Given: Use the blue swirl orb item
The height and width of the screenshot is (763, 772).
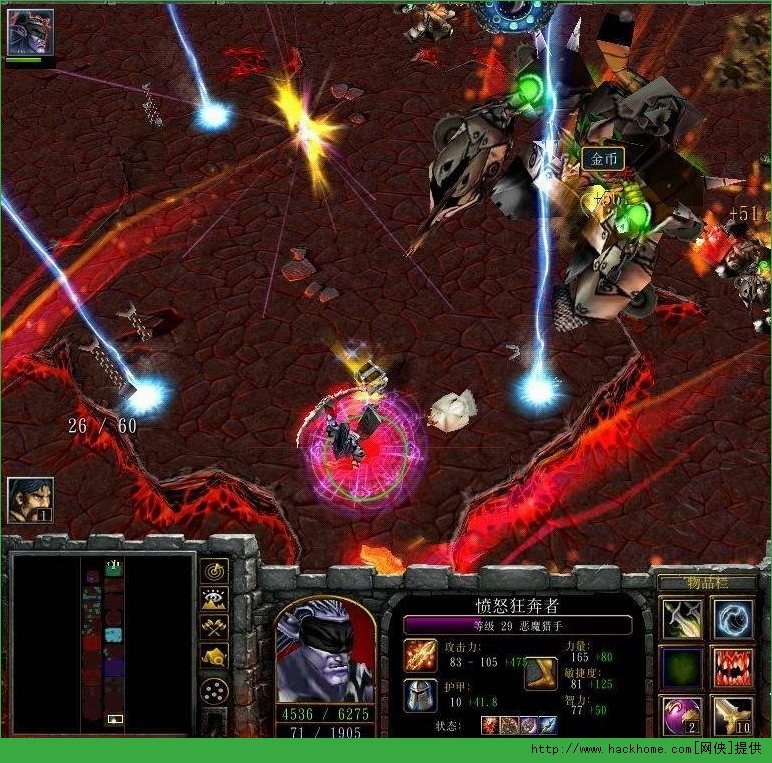Looking at the screenshot, I should click(732, 619).
